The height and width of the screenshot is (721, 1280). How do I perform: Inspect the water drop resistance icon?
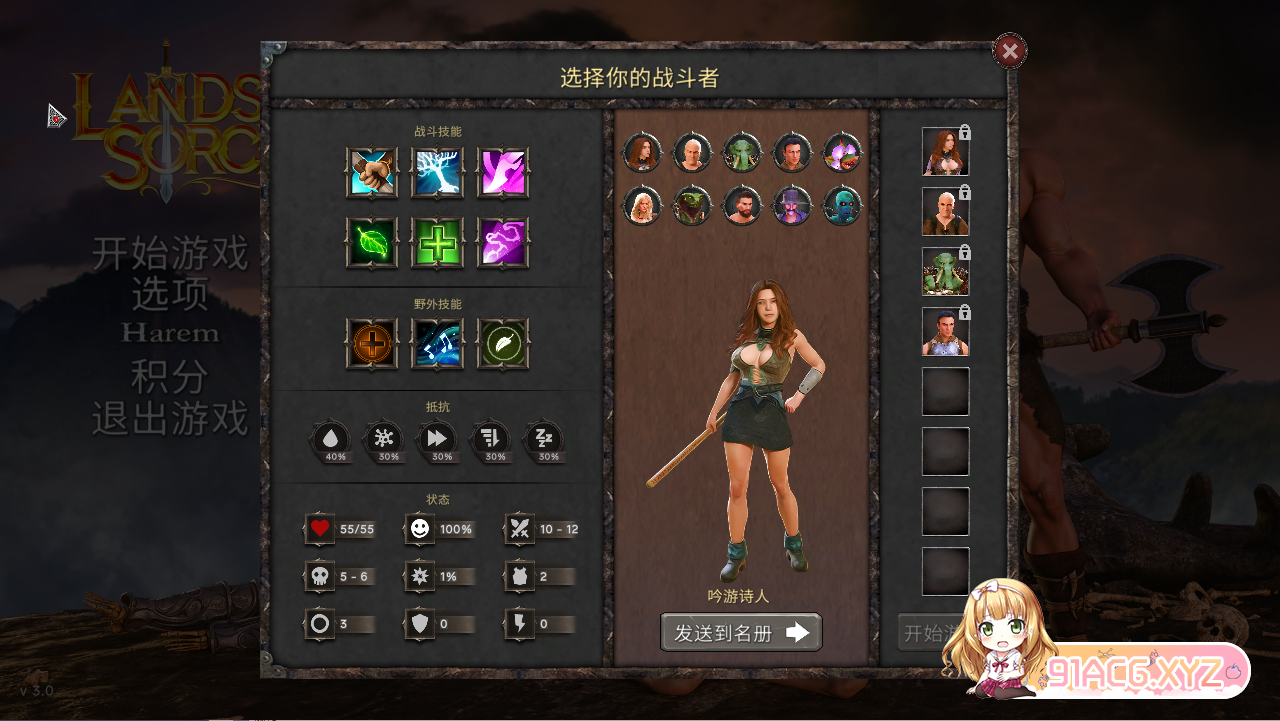pyautogui.click(x=331, y=437)
